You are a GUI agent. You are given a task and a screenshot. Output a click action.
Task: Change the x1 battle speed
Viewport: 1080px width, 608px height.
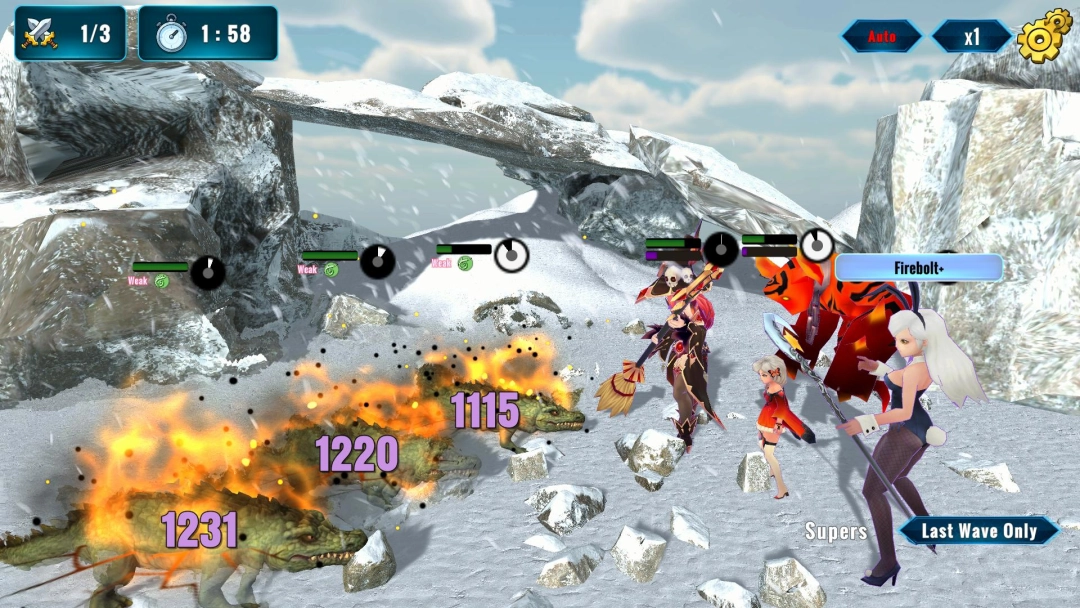pyautogui.click(x=971, y=37)
